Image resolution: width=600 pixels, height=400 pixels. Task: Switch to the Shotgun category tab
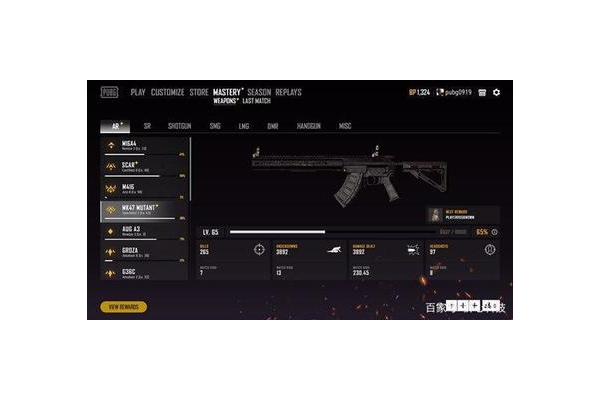[x=179, y=127]
